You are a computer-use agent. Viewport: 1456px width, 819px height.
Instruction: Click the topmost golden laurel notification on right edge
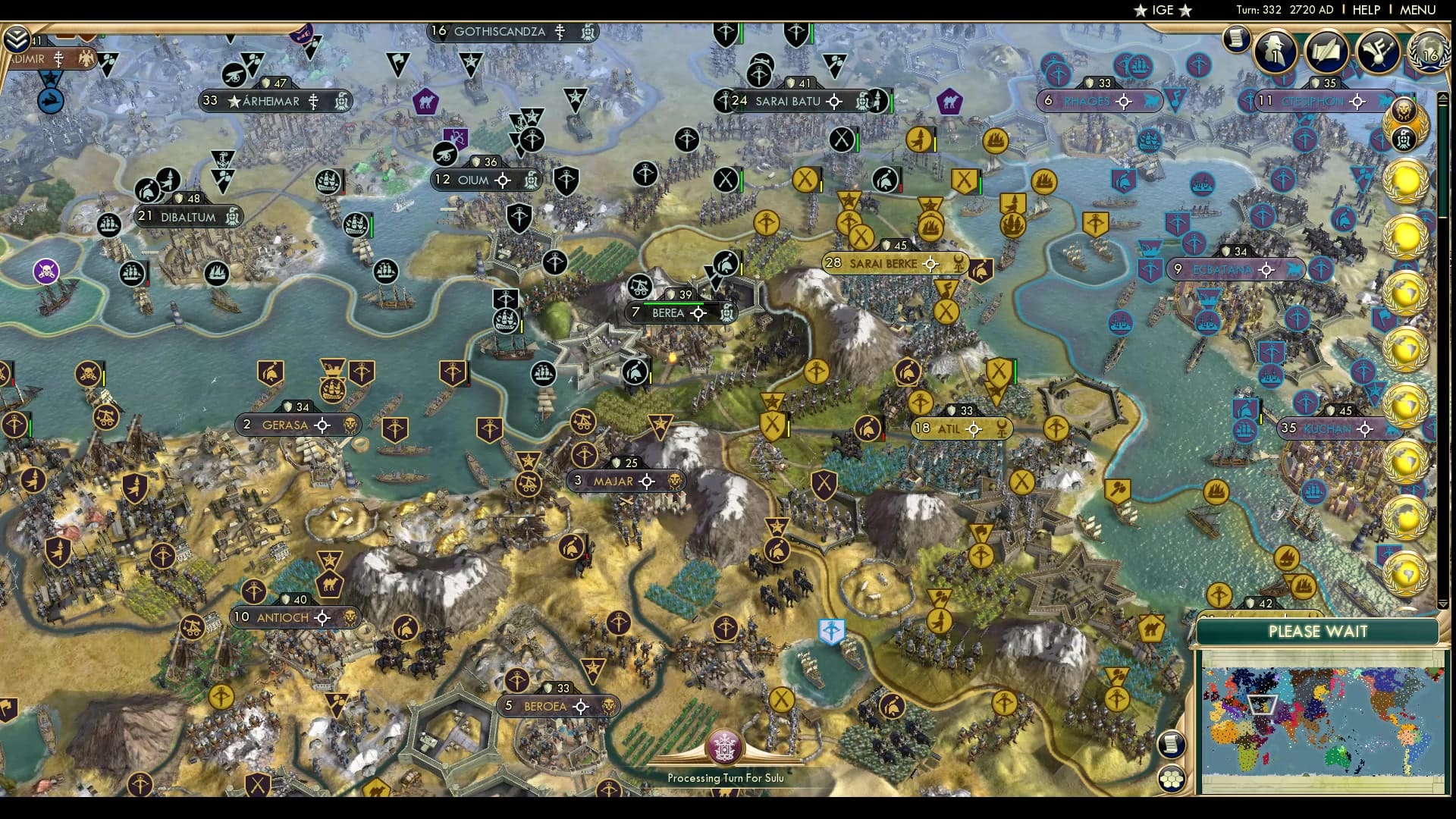pyautogui.click(x=1407, y=180)
